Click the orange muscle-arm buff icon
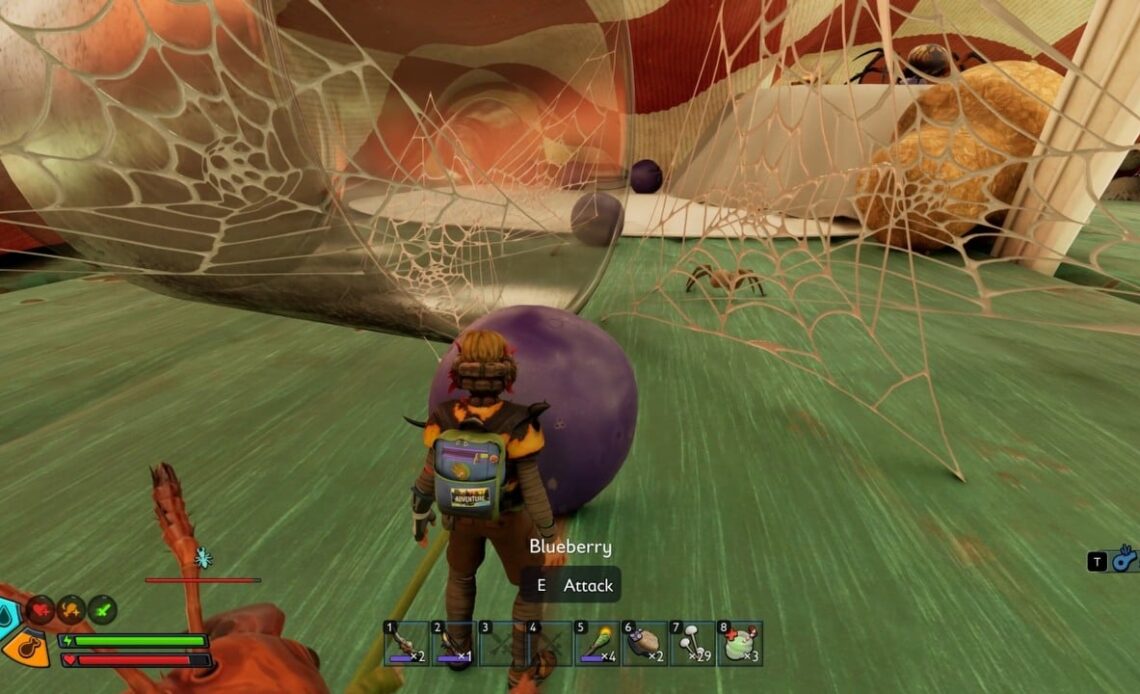Screen dimensions: 1140x694 (71, 609)
